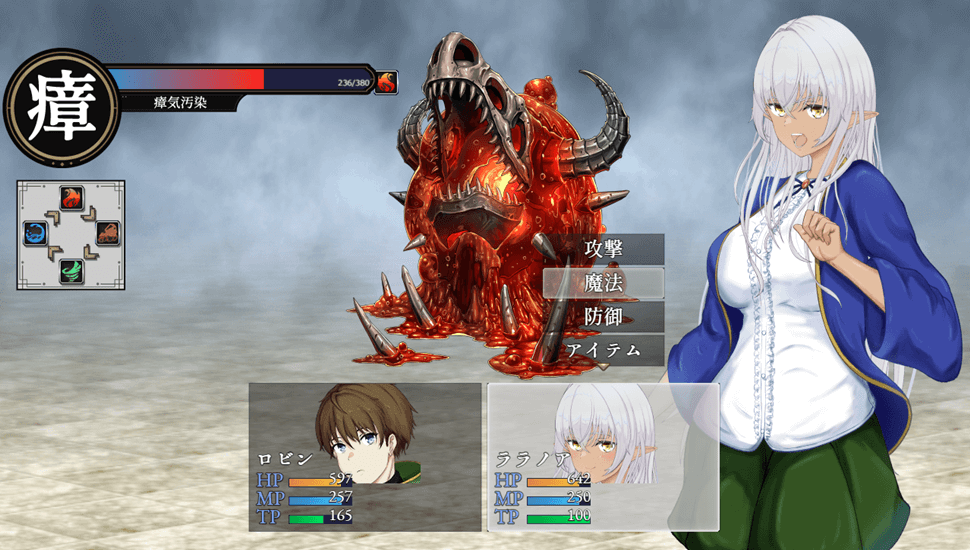Screen dimensions: 970x550
Task: Click the red fire element icon in the chart
Action: click(71, 197)
